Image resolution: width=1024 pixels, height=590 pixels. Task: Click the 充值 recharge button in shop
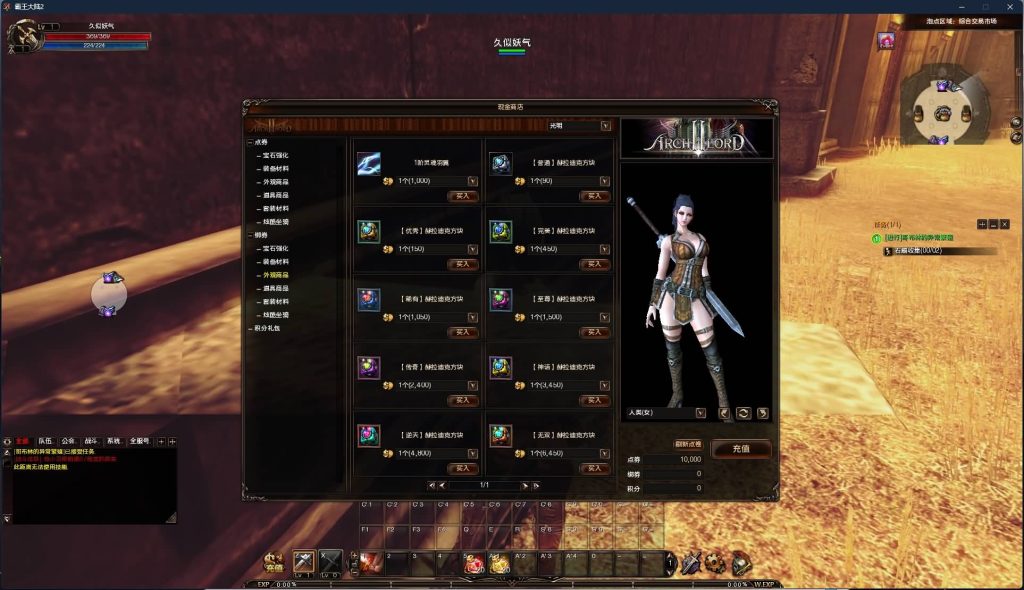741,449
